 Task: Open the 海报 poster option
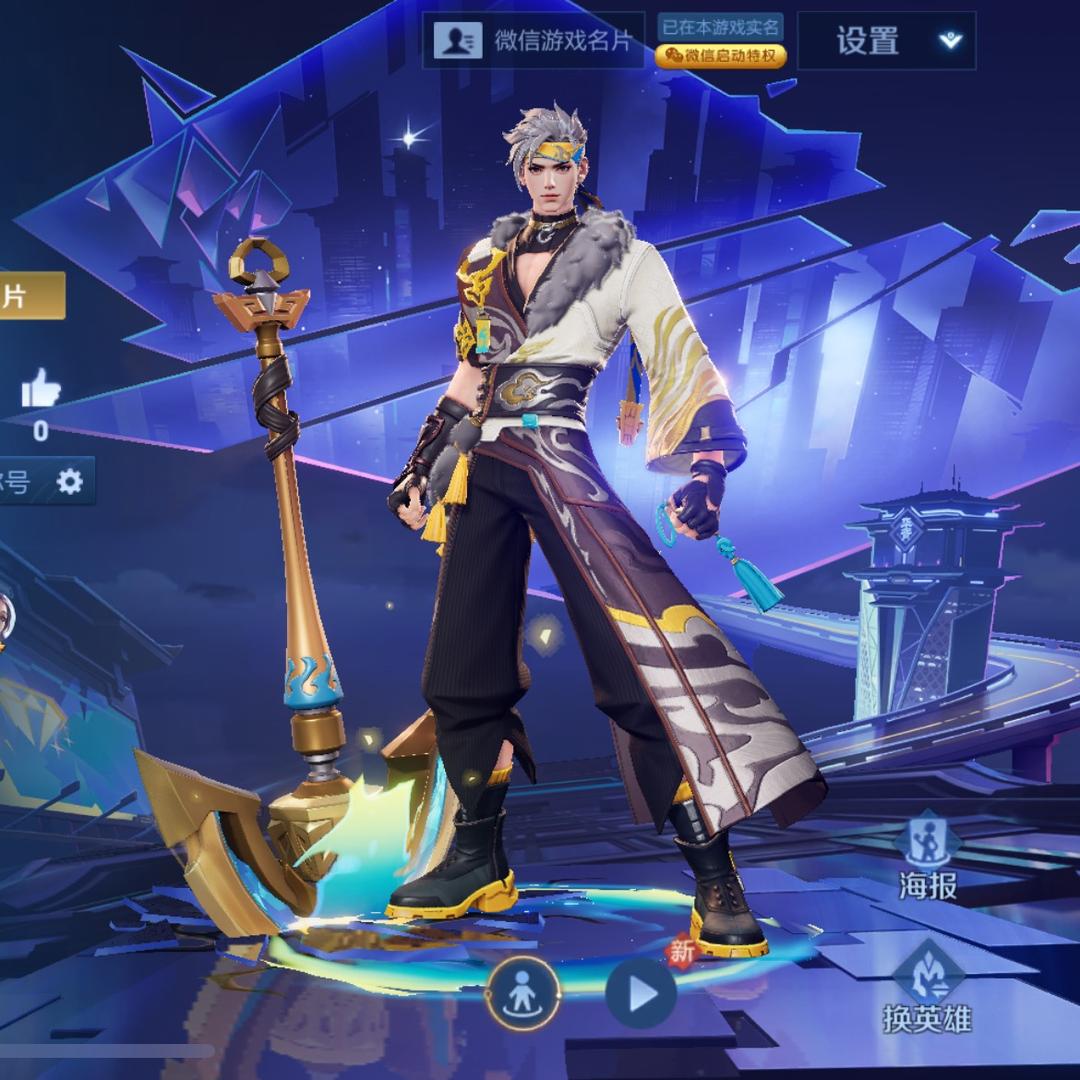(927, 857)
